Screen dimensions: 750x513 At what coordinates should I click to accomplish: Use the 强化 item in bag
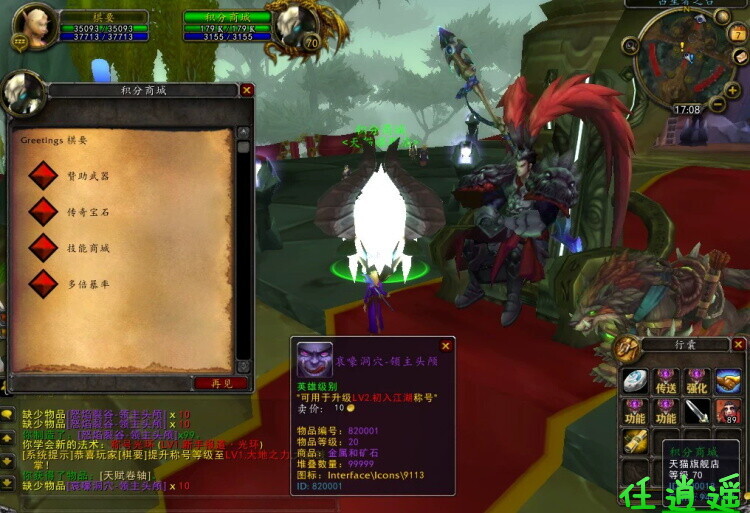pyautogui.click(x=697, y=381)
